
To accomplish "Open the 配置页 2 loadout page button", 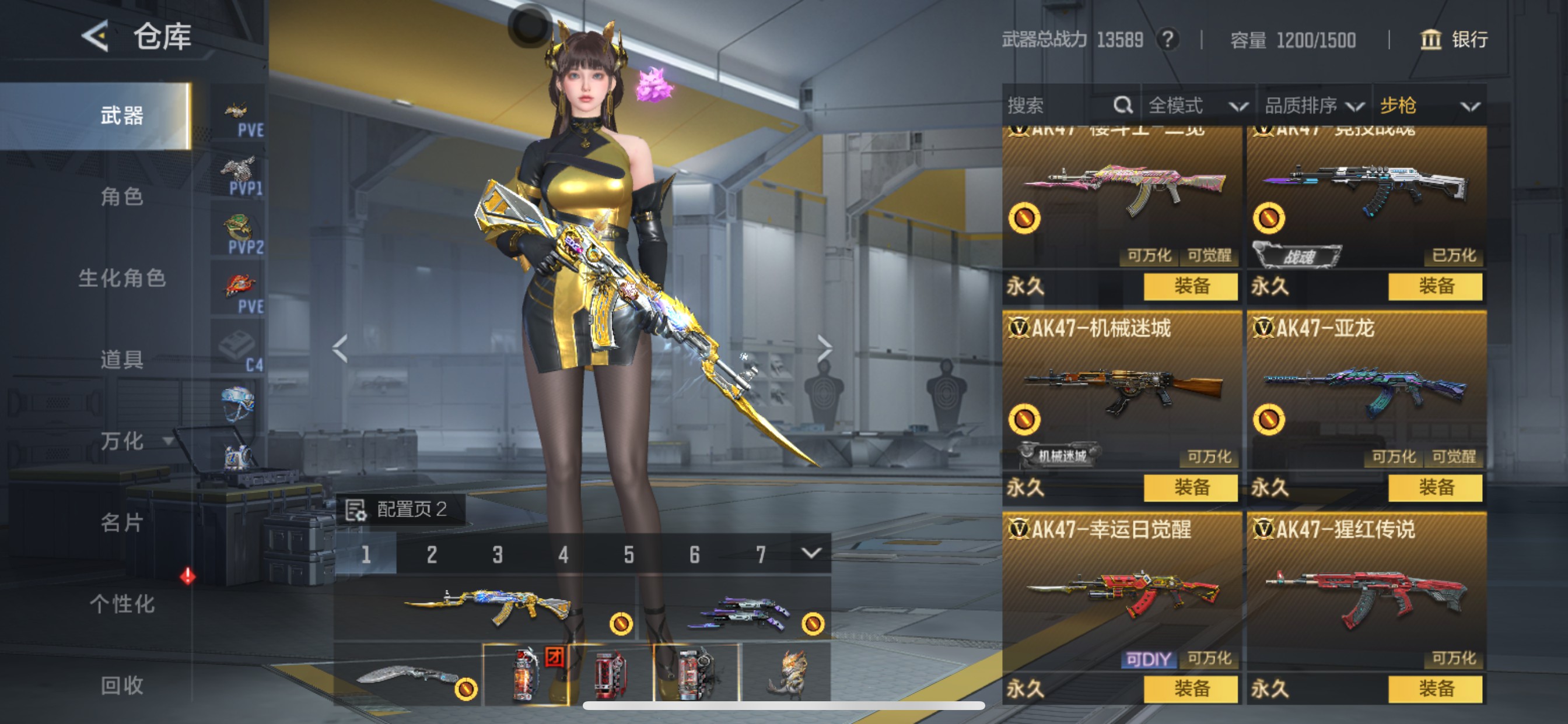I will click(x=401, y=509).
